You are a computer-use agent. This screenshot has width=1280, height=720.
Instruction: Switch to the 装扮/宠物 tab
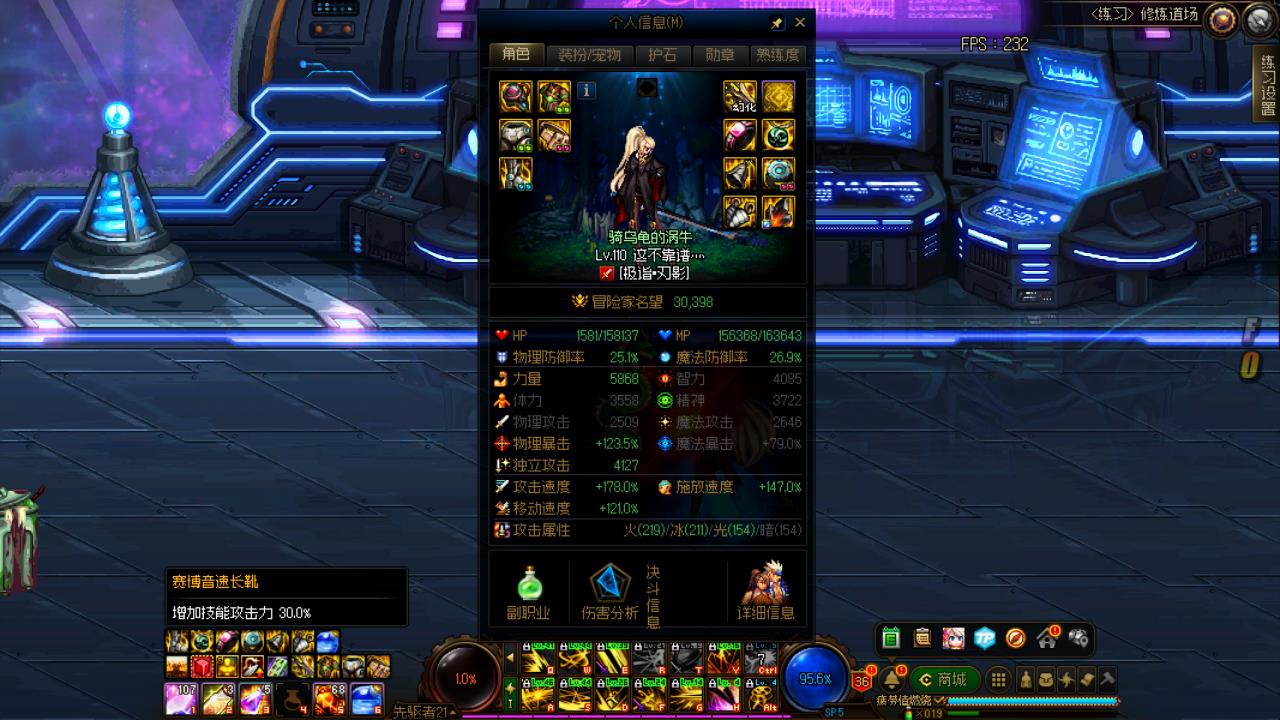tap(589, 55)
